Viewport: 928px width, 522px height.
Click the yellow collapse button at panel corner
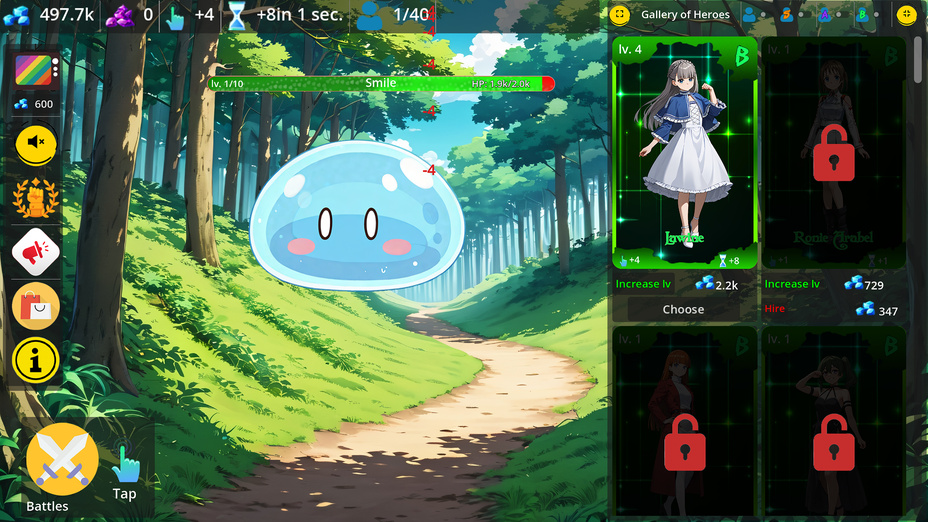click(906, 15)
